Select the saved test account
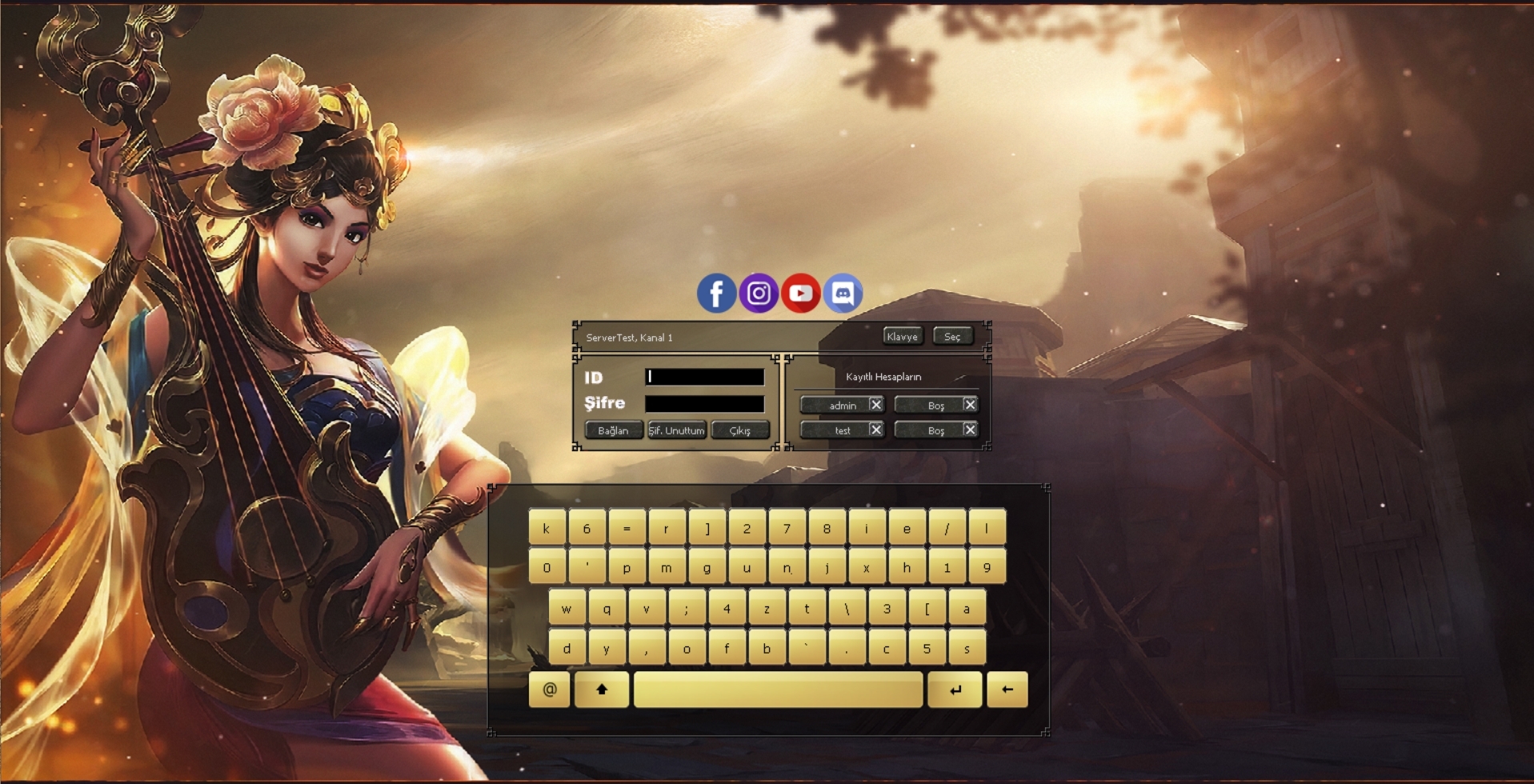The height and width of the screenshot is (784, 1534). (836, 430)
